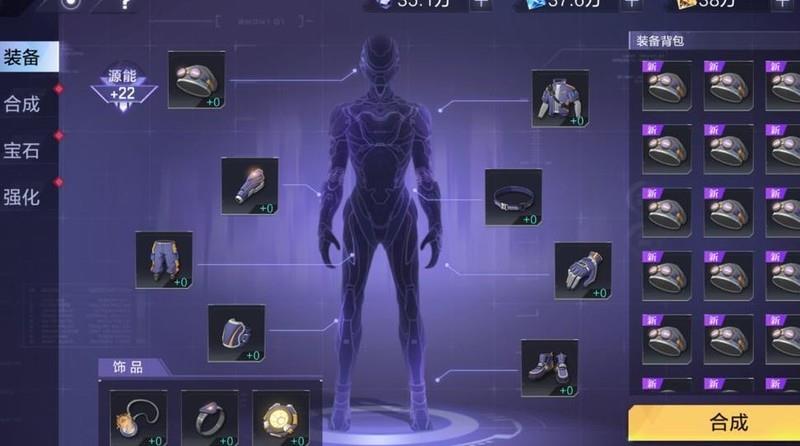Select the equipped pants slot
The image size is (800, 446).
164,260
